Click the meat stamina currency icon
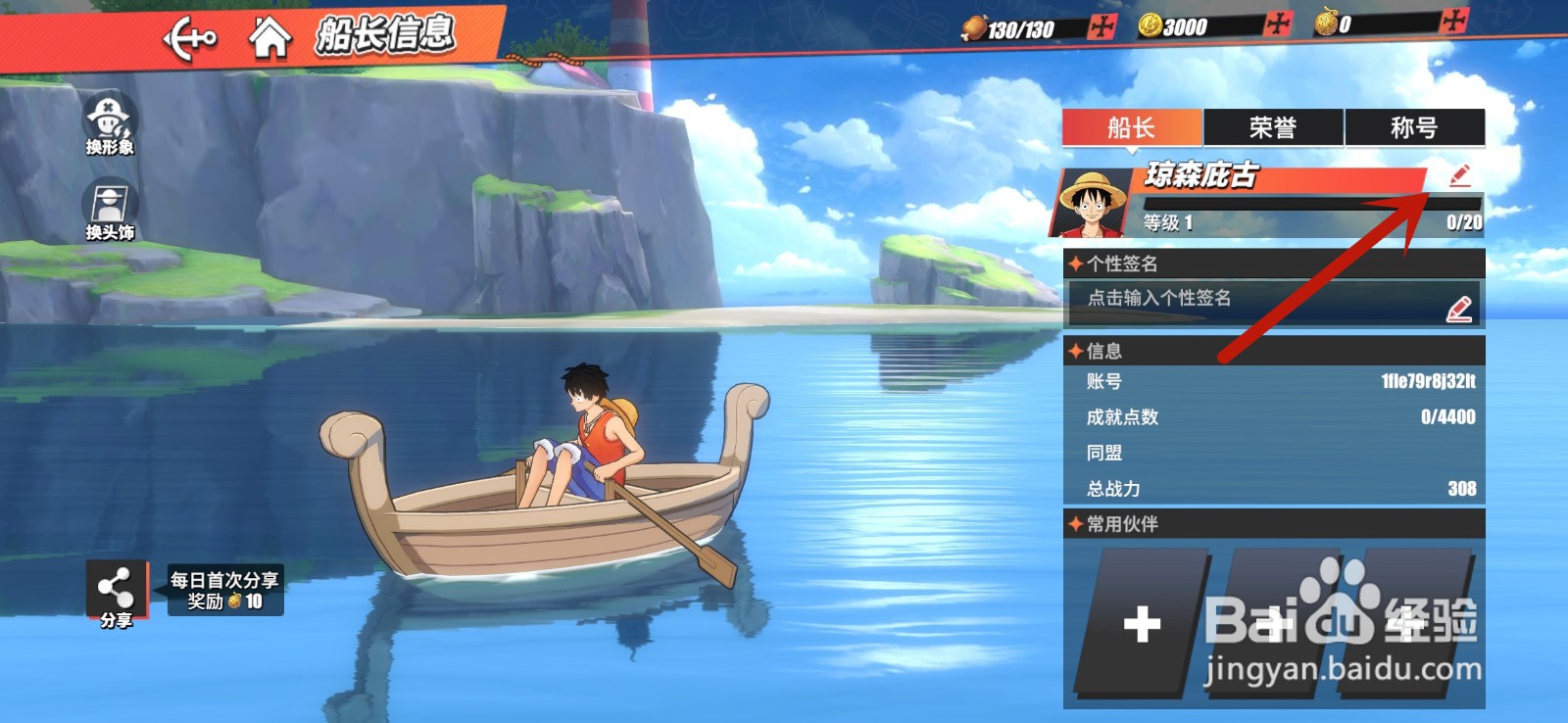Image resolution: width=1568 pixels, height=723 pixels. point(976,29)
